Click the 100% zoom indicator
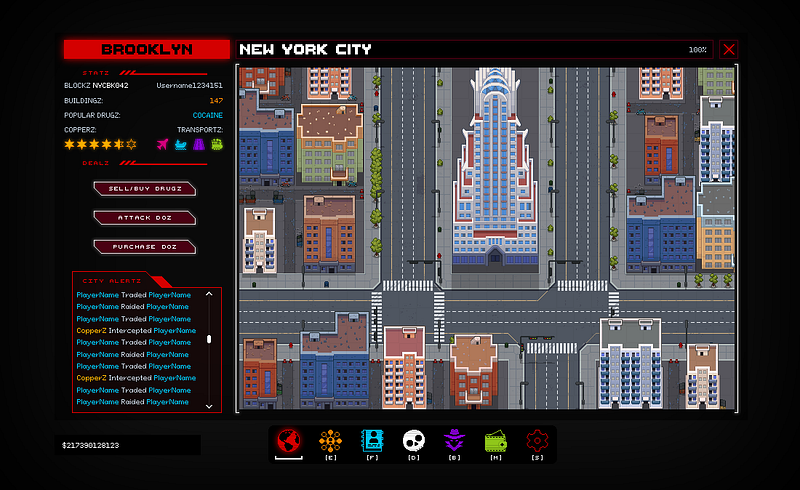 [697, 50]
